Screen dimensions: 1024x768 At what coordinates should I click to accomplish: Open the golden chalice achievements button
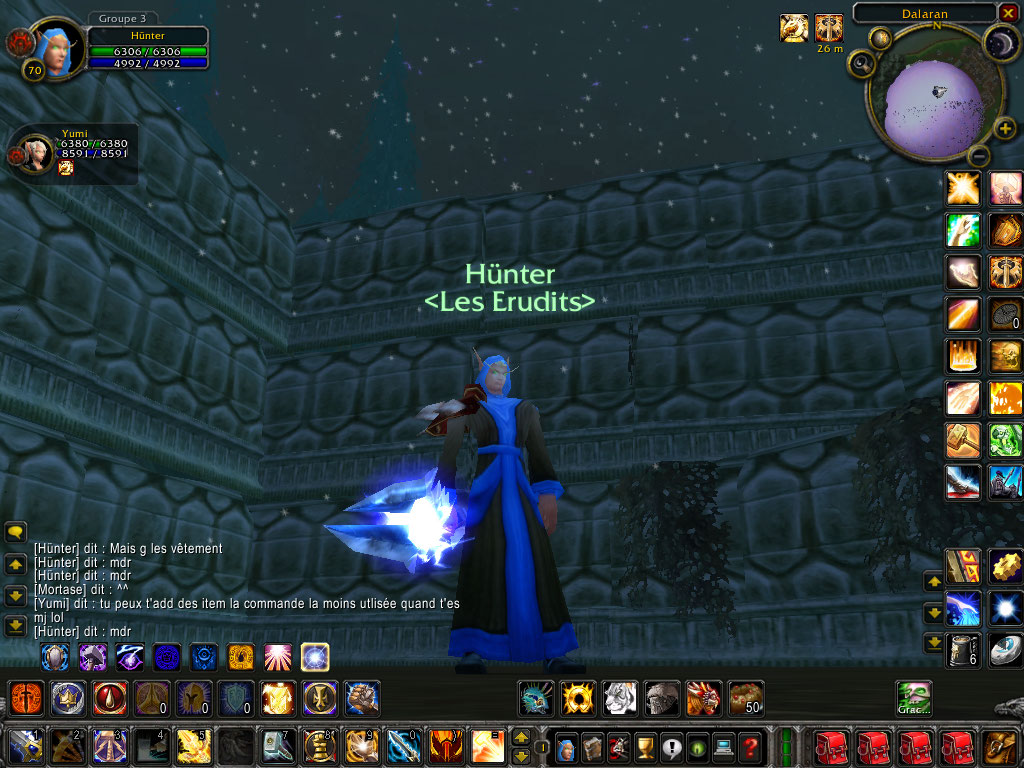coord(645,747)
